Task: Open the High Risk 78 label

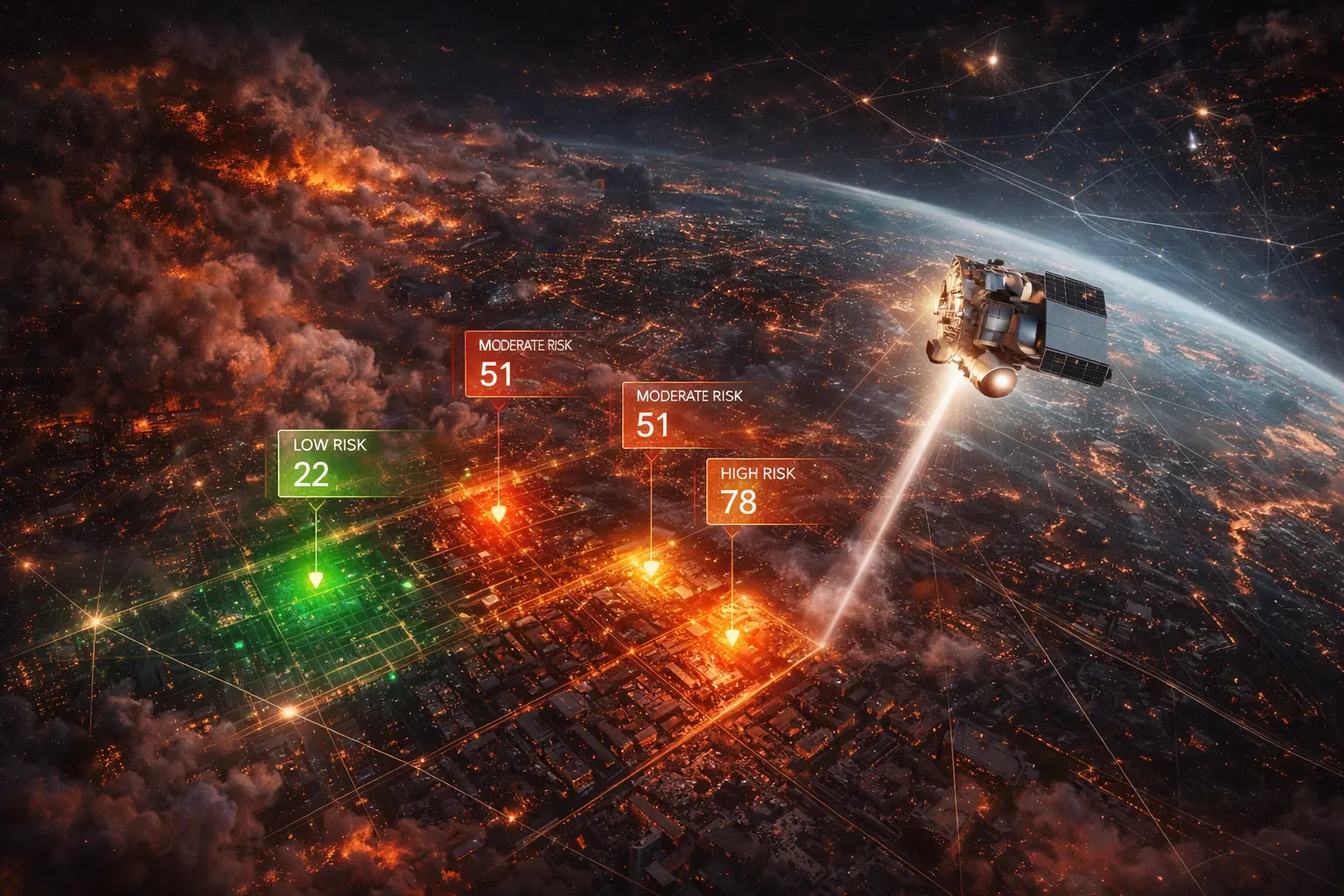Action: coord(758,492)
